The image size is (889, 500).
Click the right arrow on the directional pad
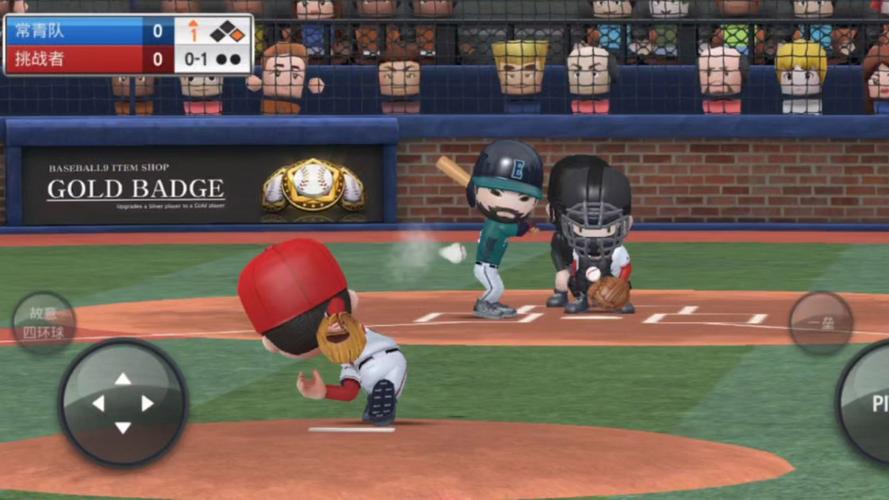click(x=147, y=403)
